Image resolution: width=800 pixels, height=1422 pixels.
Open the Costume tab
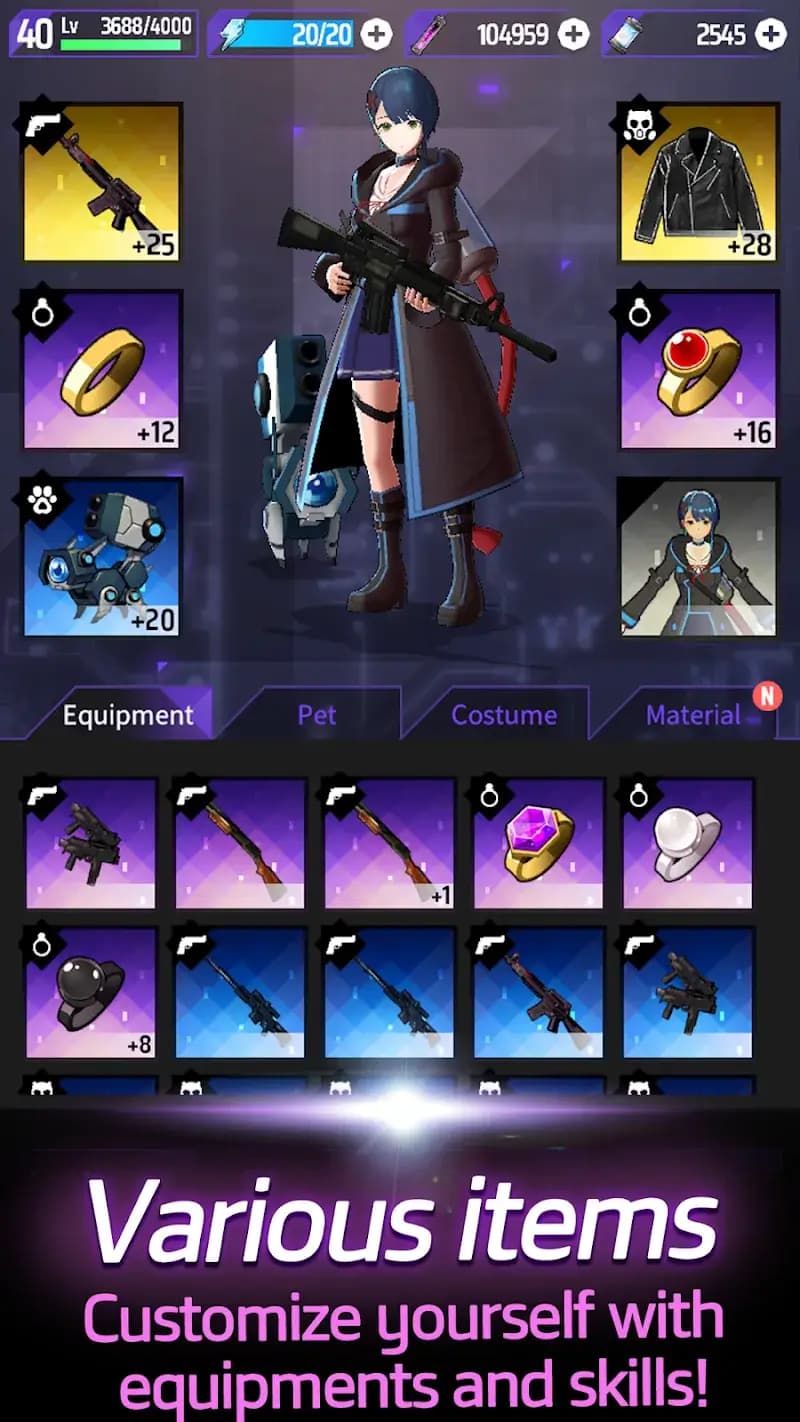coord(504,715)
